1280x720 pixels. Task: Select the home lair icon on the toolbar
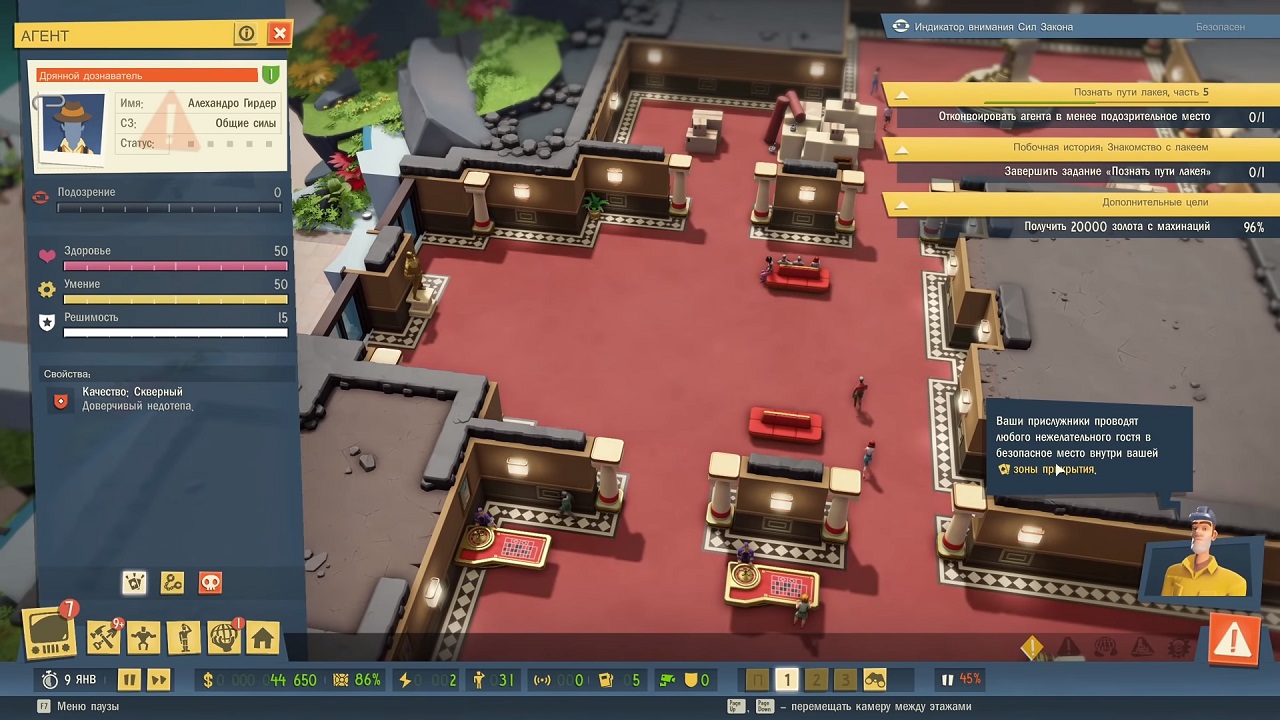pos(262,637)
